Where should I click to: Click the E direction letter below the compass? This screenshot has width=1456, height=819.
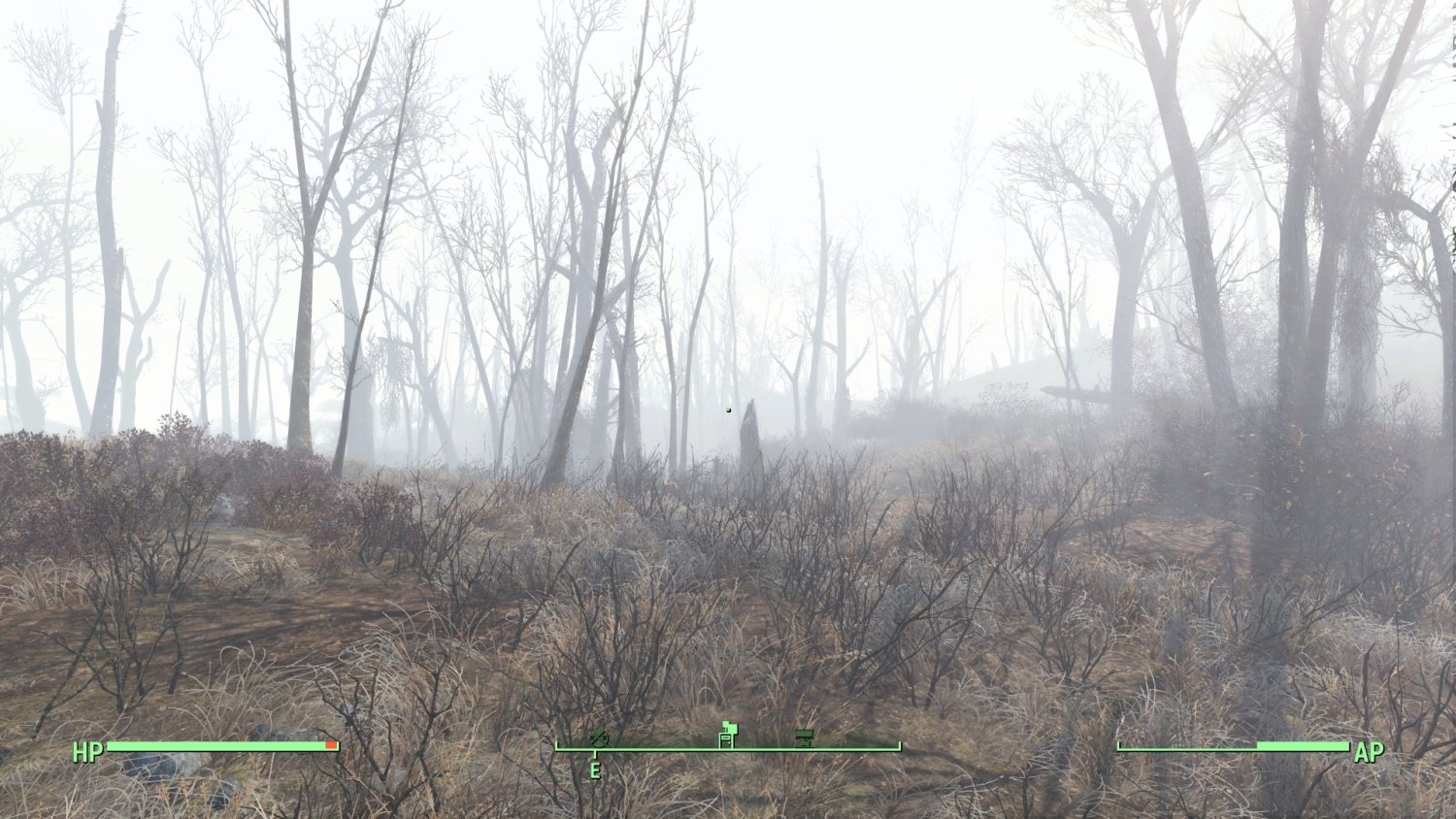pyautogui.click(x=595, y=770)
